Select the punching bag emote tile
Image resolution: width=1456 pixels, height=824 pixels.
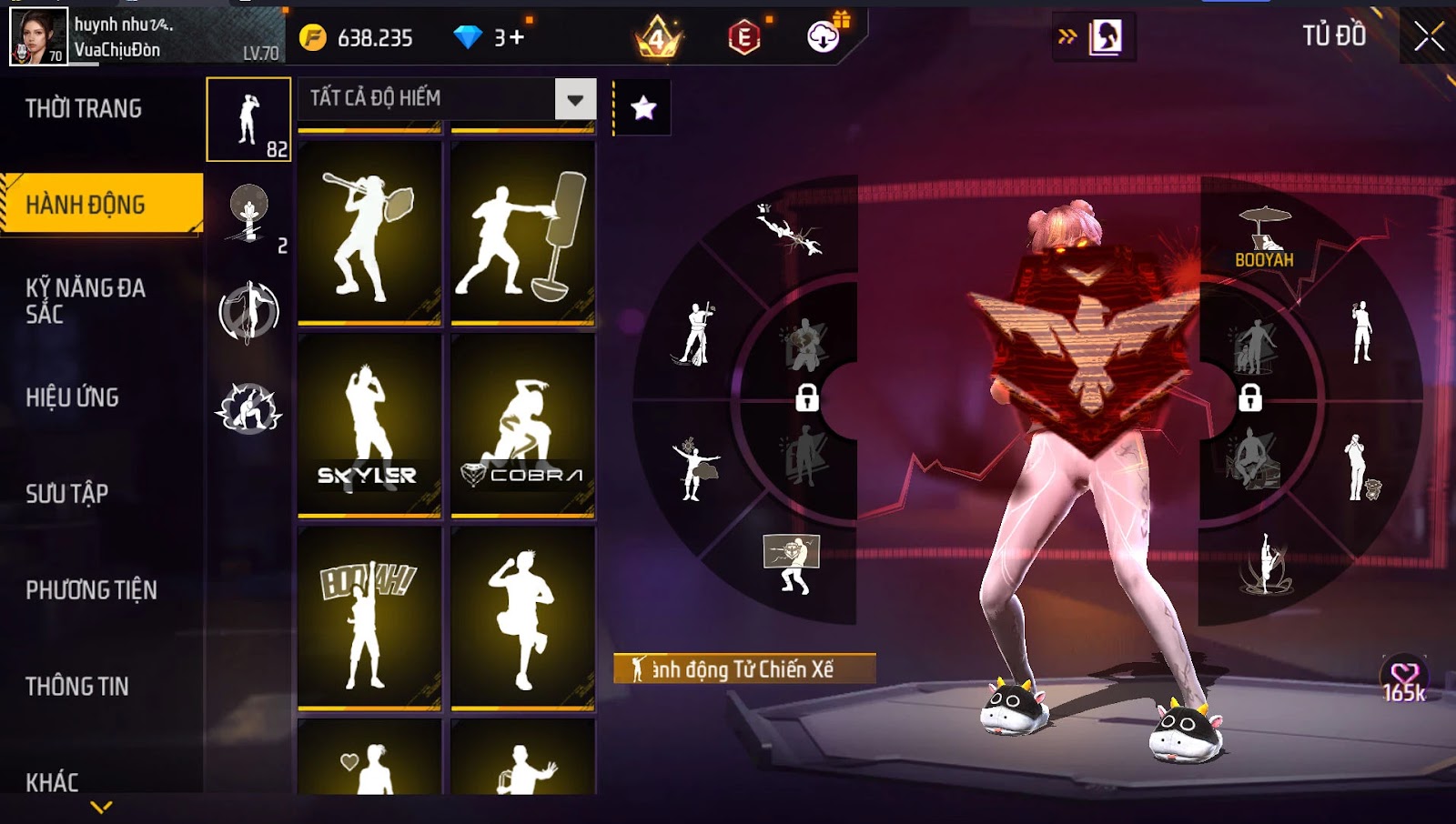[x=522, y=233]
